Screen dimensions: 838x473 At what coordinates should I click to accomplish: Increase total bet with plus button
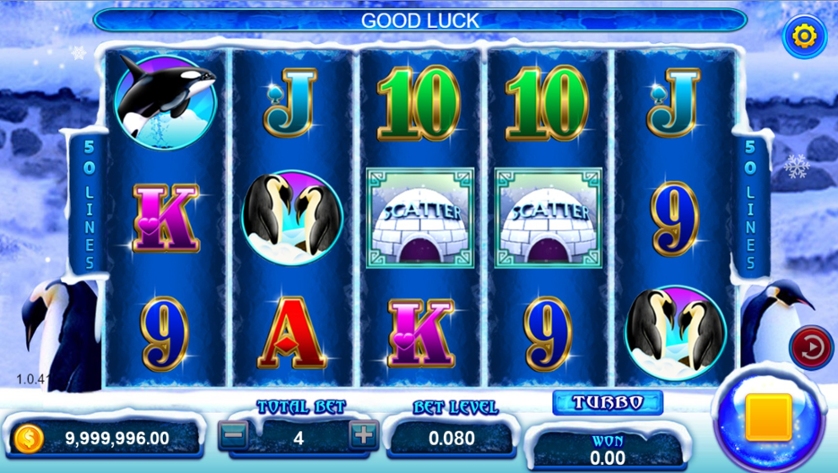coord(363,435)
